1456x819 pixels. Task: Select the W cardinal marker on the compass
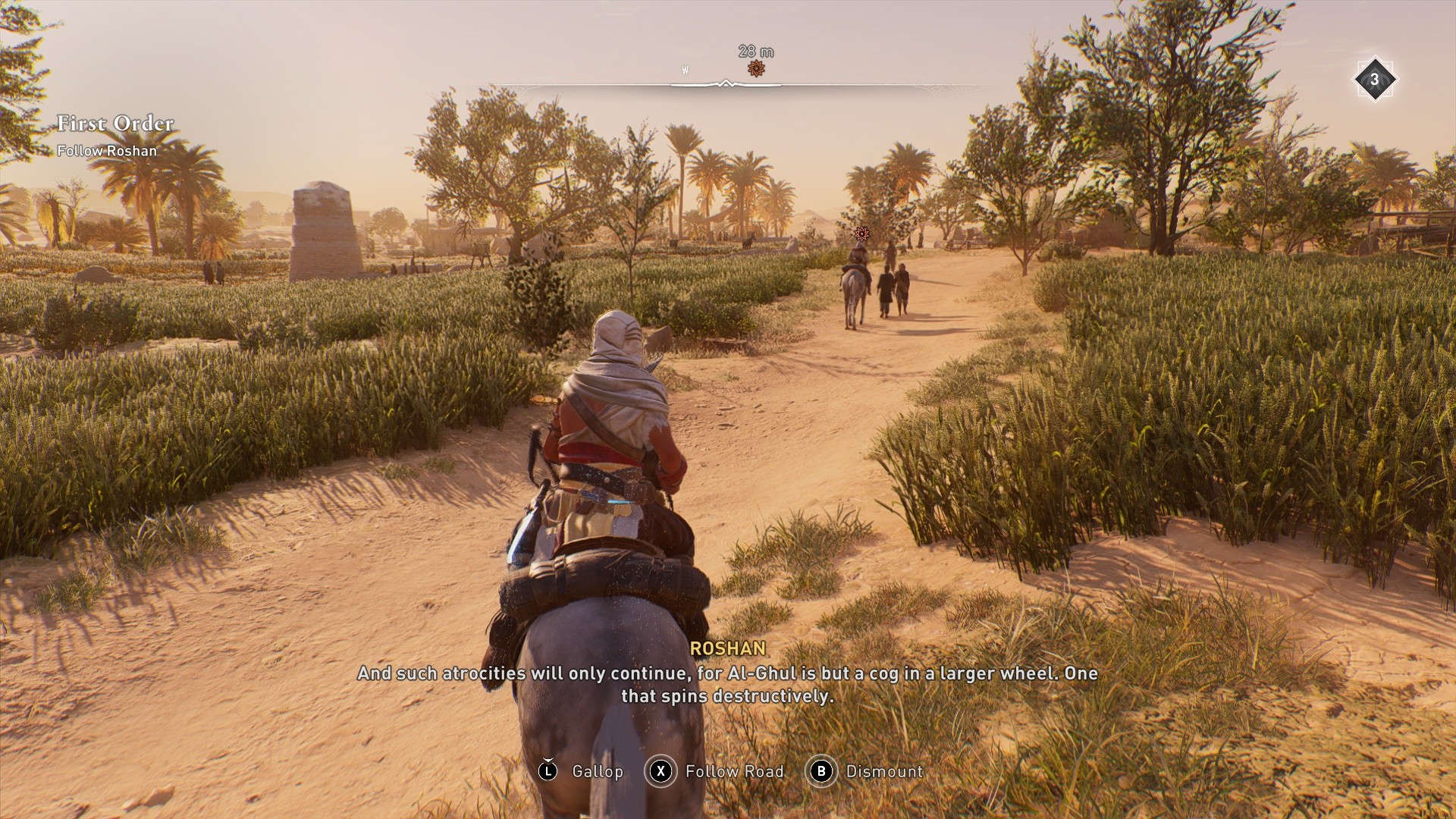[685, 69]
